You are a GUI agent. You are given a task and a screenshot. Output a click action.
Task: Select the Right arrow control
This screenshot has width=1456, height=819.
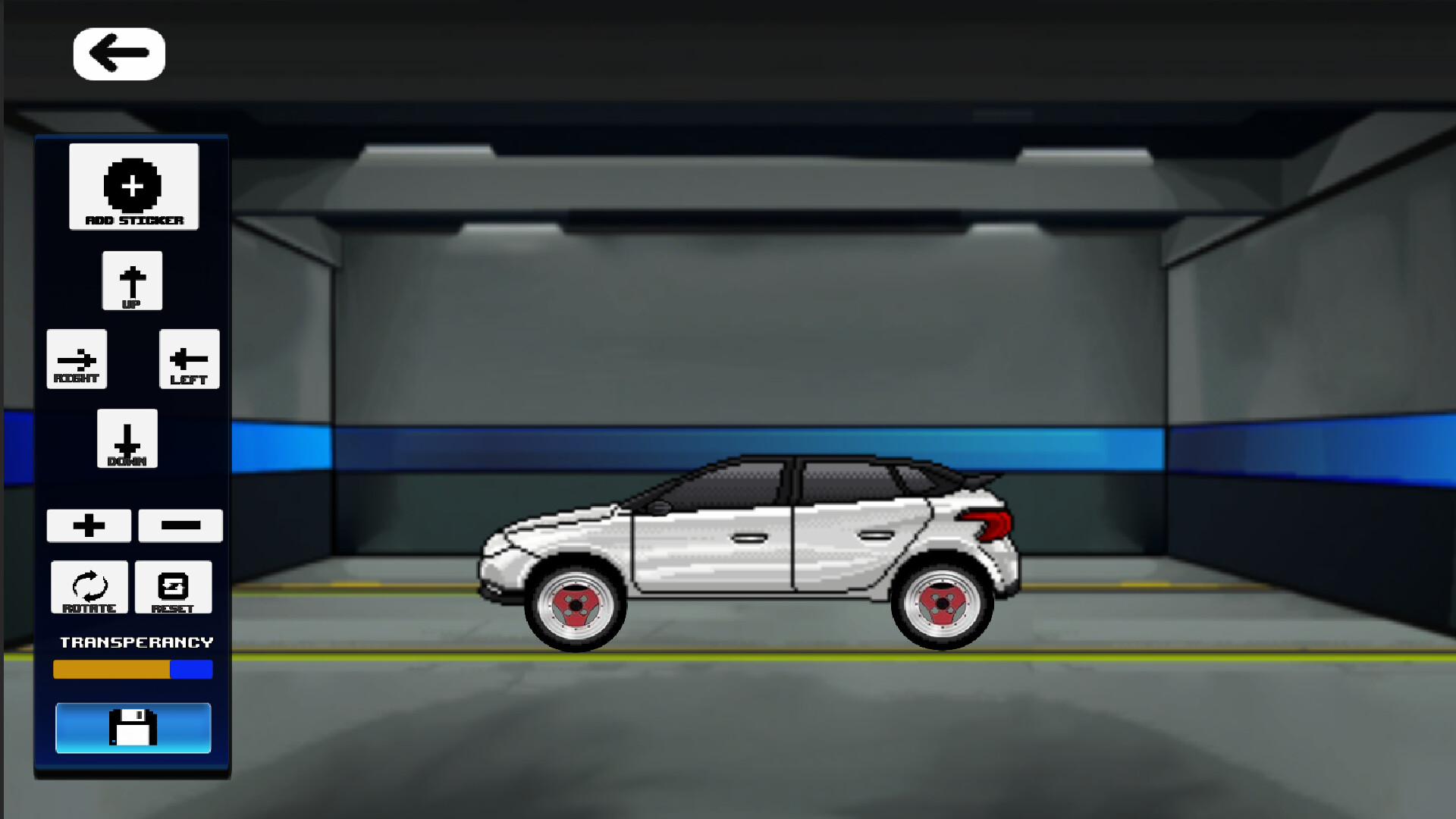[77, 358]
